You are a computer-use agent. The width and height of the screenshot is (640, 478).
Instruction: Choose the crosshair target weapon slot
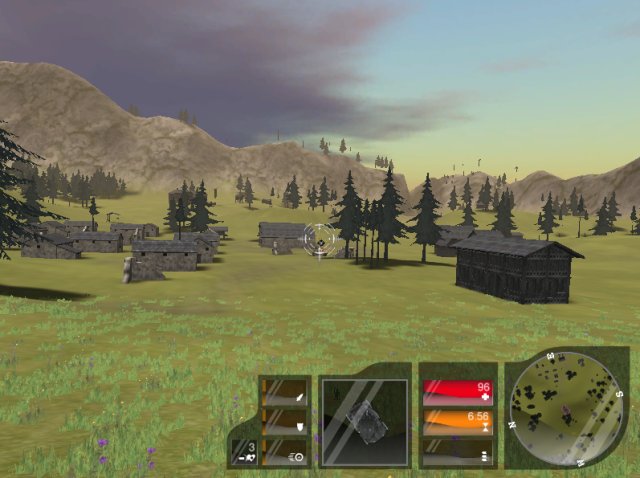coord(285,453)
